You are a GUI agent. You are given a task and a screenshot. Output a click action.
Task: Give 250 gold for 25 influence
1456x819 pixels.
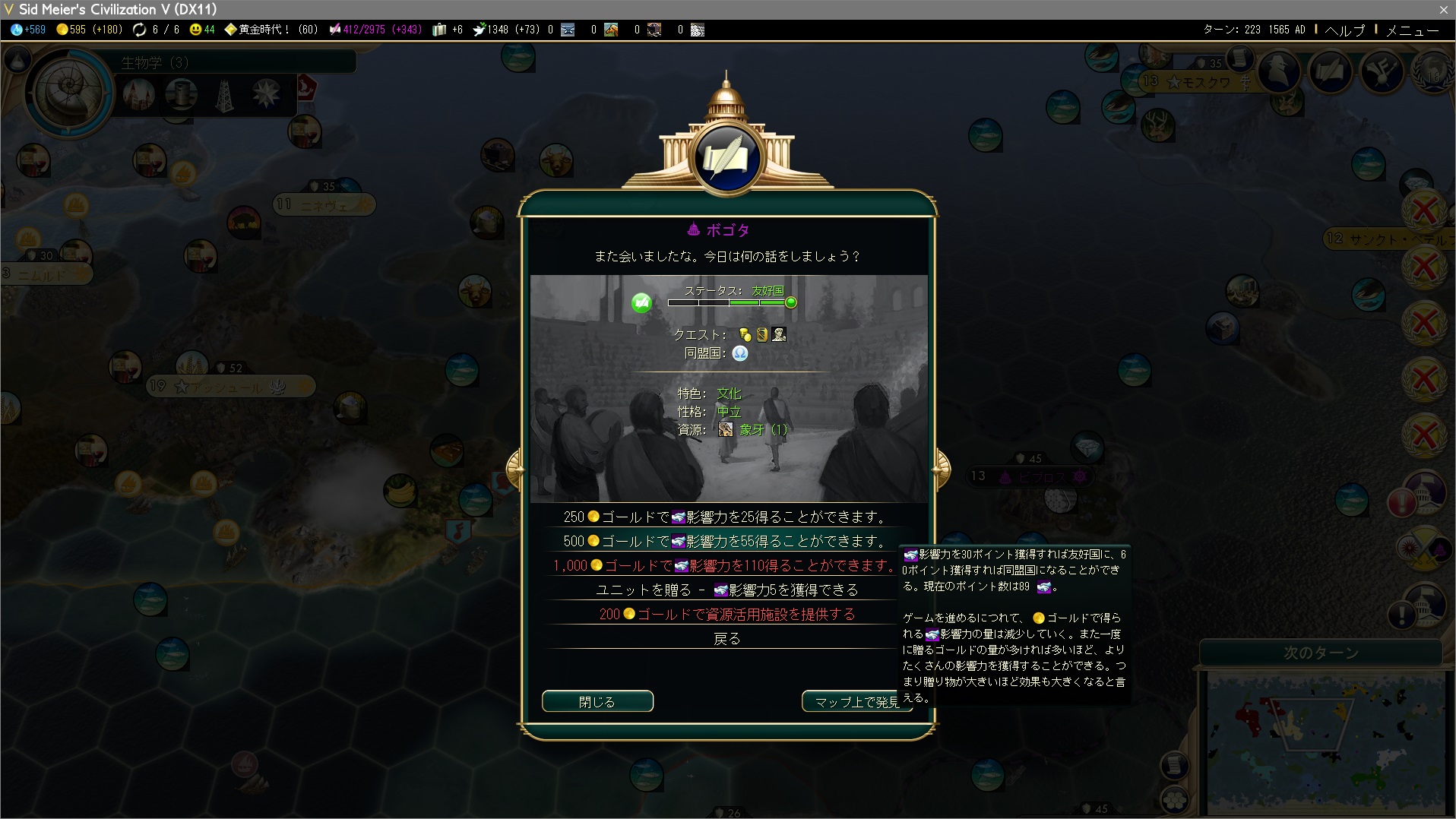pyautogui.click(x=726, y=517)
